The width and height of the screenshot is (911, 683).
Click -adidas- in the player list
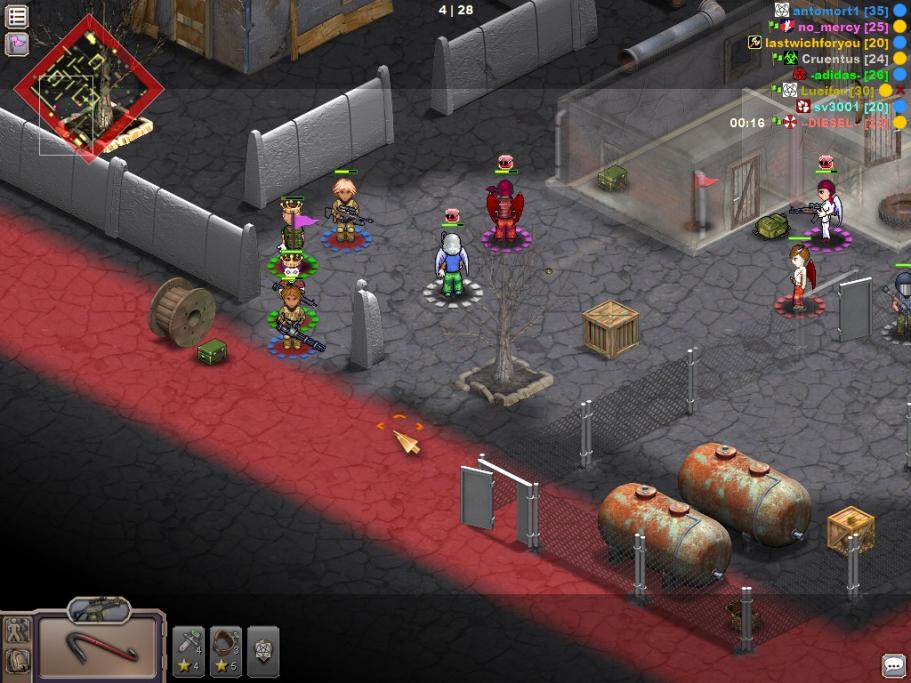click(x=834, y=75)
